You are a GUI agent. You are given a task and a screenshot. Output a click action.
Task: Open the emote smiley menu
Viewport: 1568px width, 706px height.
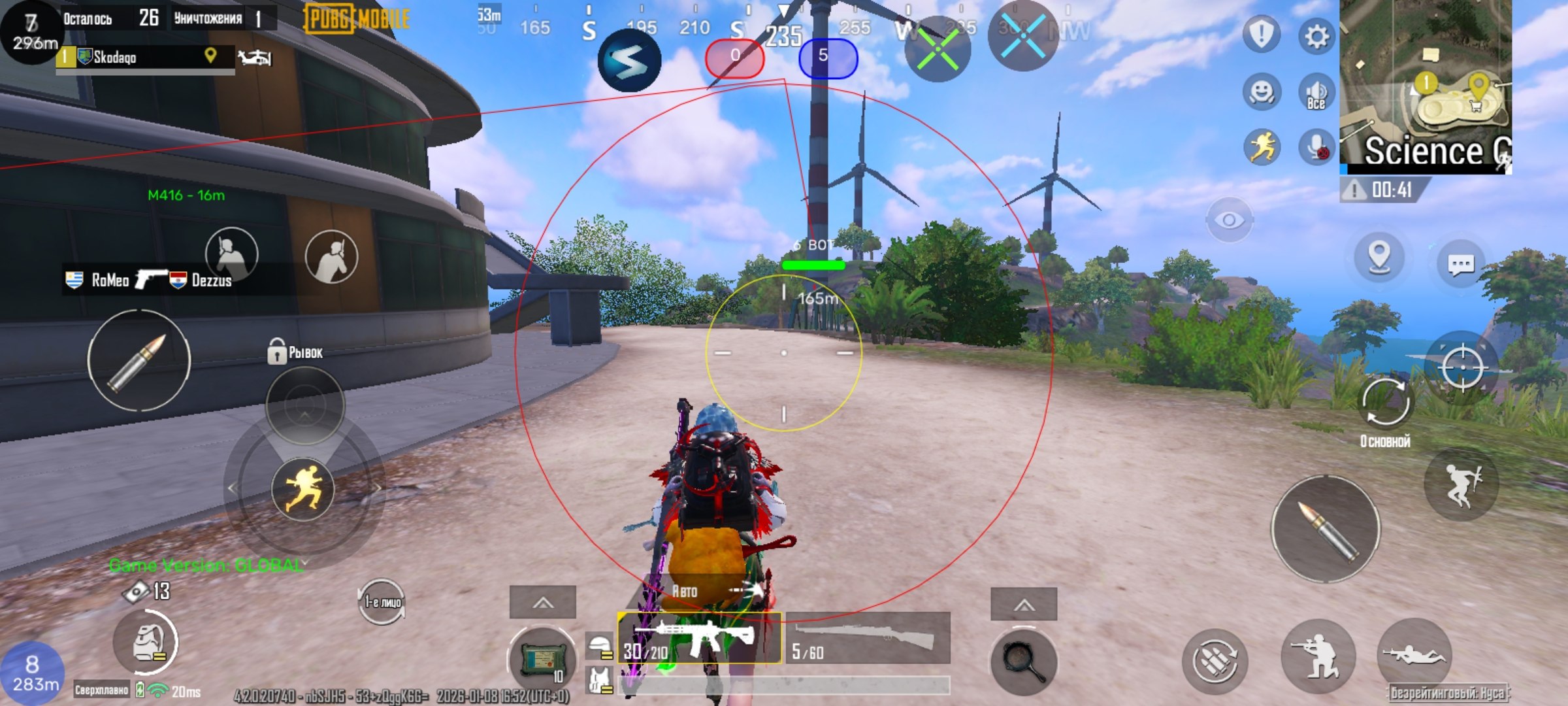[1262, 92]
